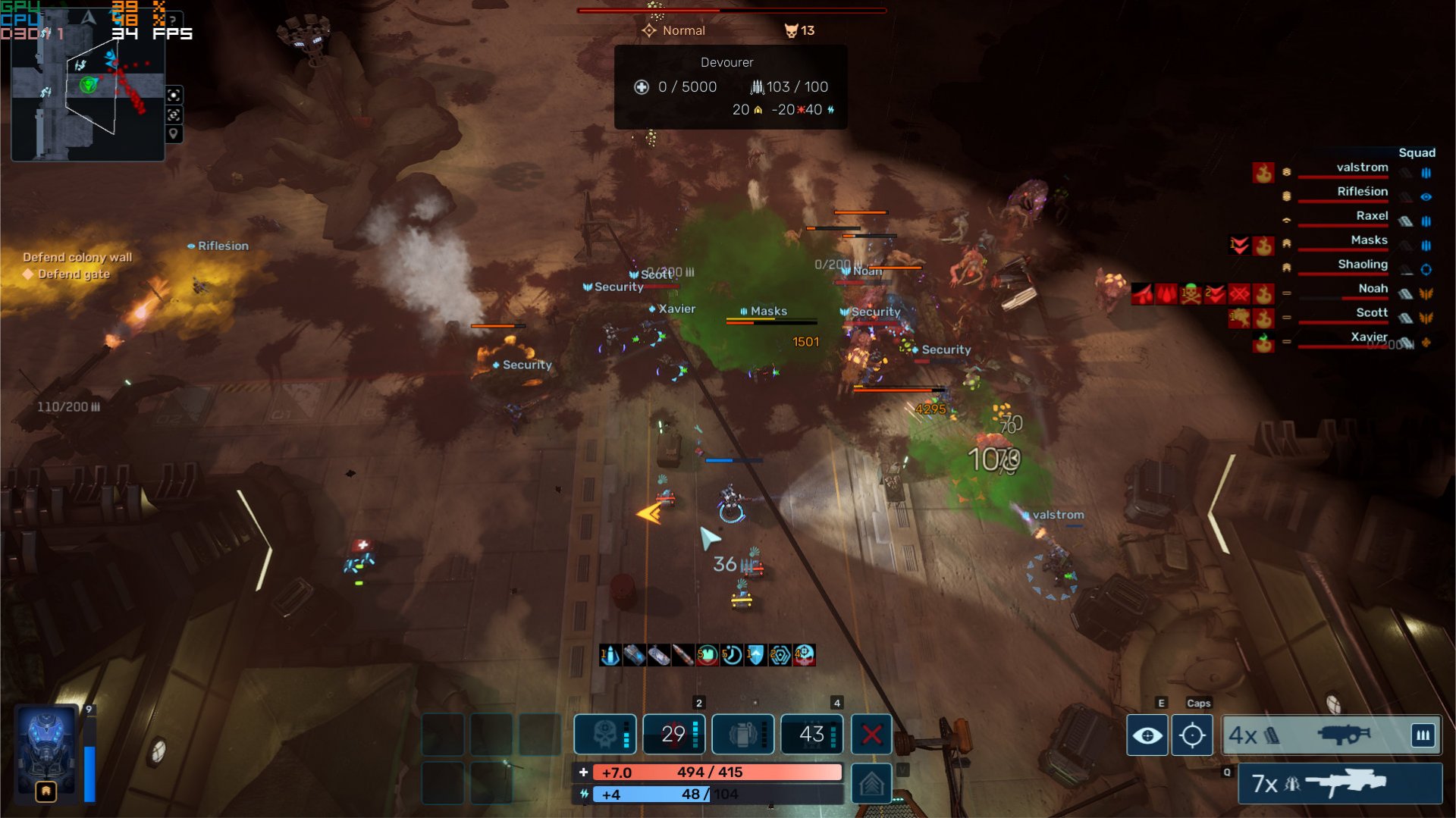
Task: Open the rank chevrons level-up button
Action: pyautogui.click(x=871, y=783)
